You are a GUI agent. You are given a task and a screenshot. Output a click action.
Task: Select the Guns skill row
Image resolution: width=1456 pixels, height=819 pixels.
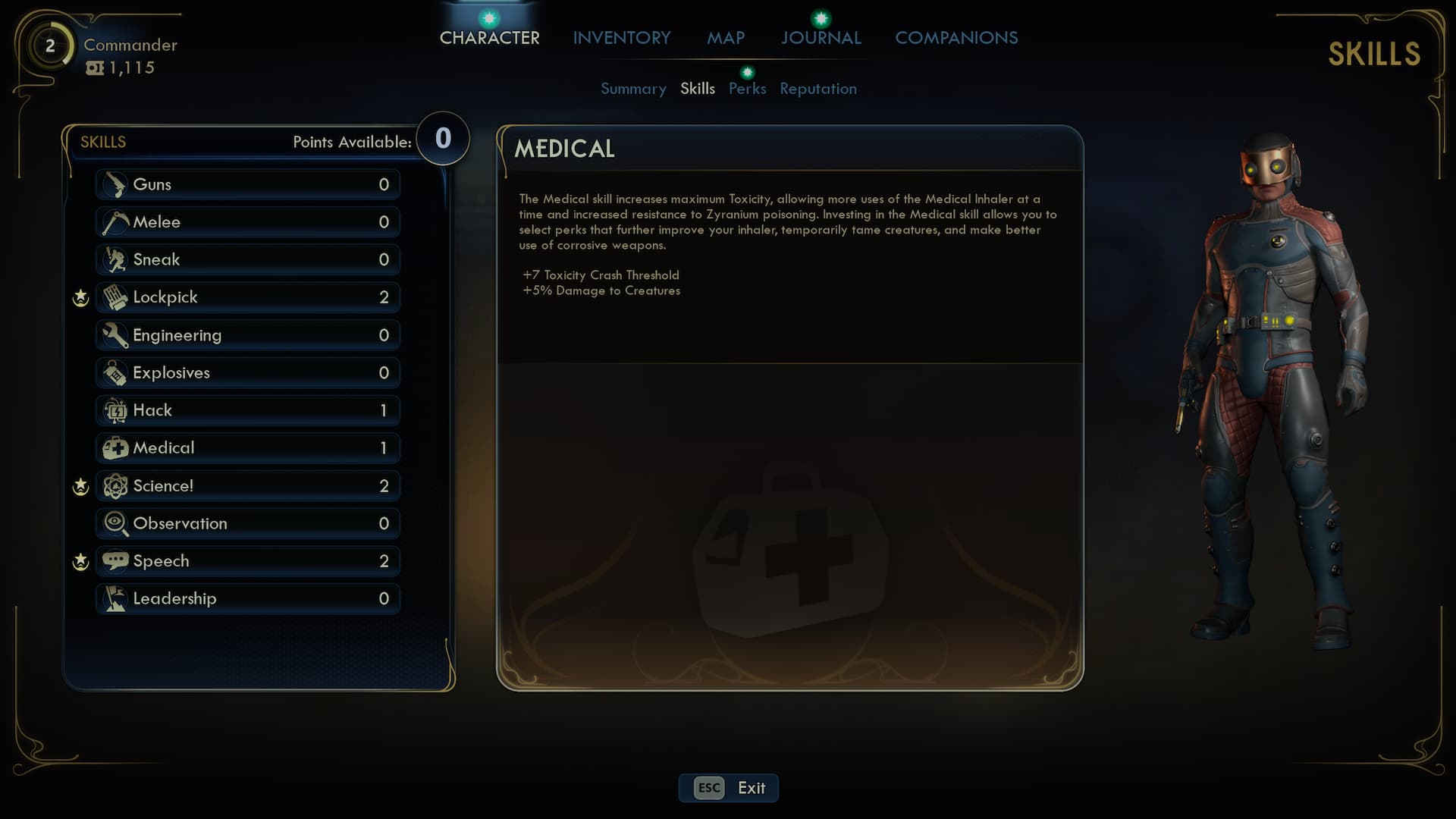pyautogui.click(x=247, y=184)
